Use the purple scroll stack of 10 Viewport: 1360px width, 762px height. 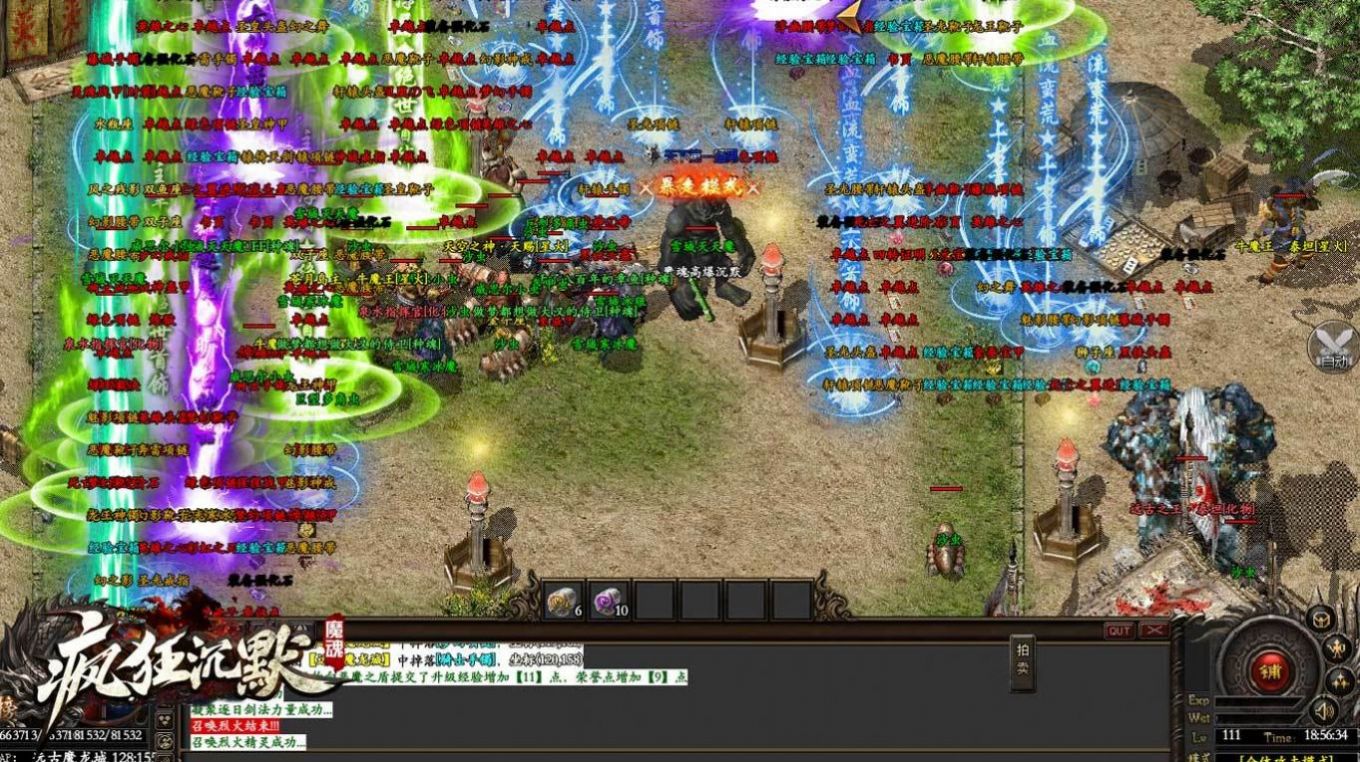coord(608,600)
